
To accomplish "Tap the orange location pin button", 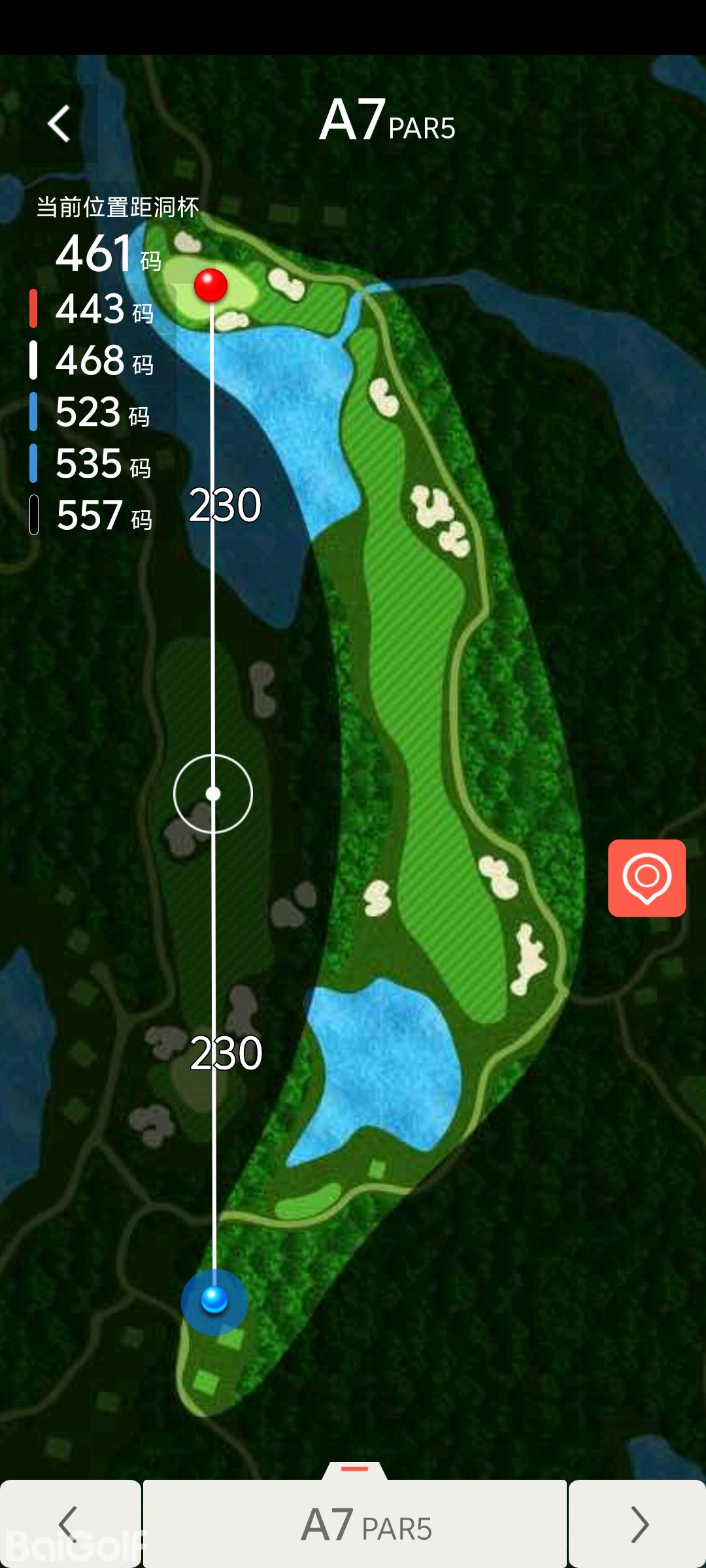I will pyautogui.click(x=647, y=878).
